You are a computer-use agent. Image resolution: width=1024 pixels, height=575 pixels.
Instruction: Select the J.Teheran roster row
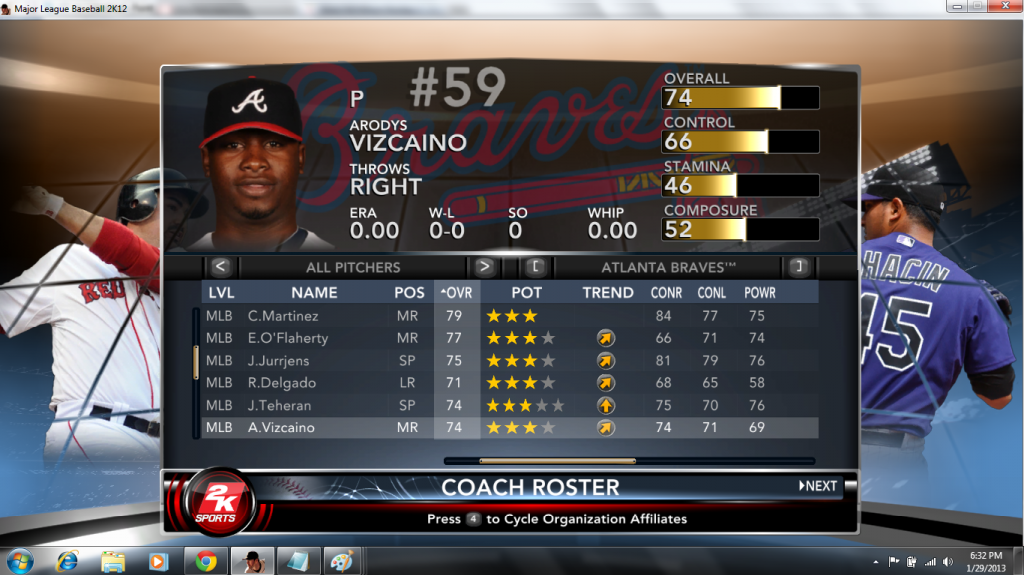510,405
